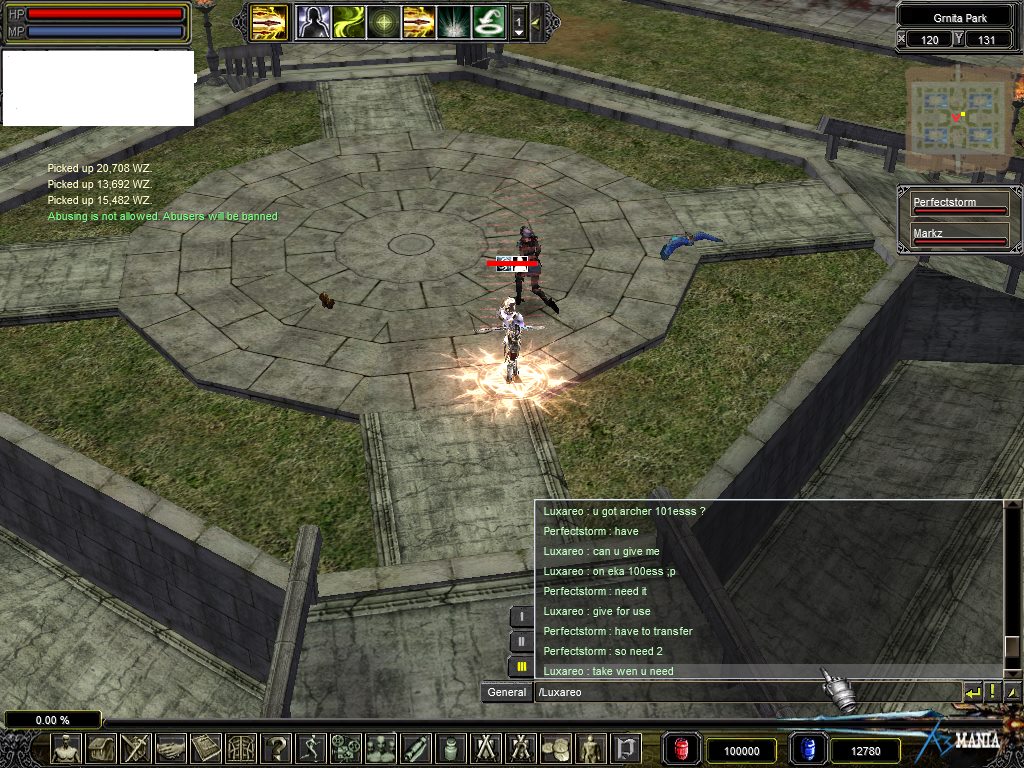Use the red HP potion slot

(x=682, y=749)
